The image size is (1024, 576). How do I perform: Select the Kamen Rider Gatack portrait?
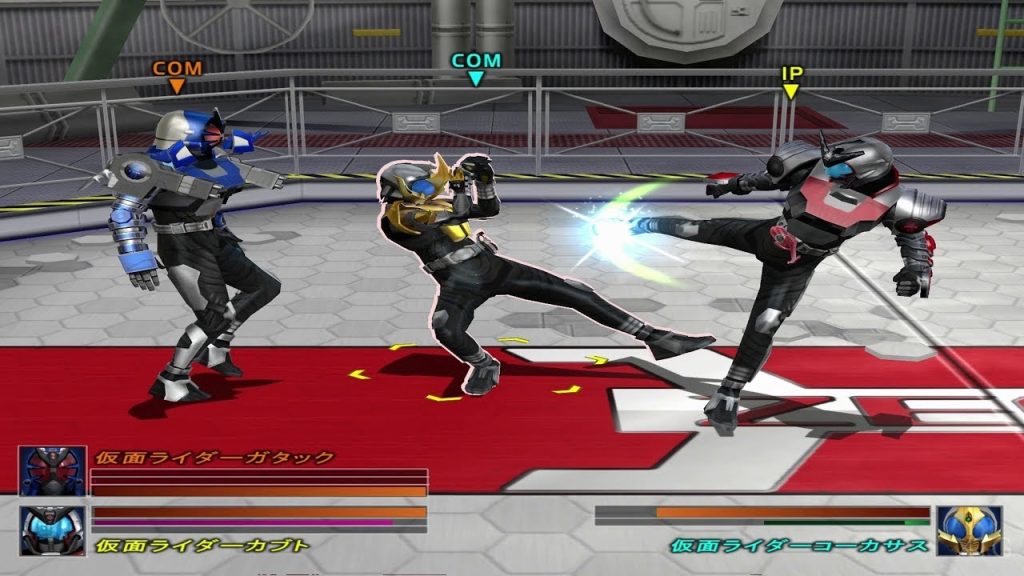pyautogui.click(x=52, y=471)
